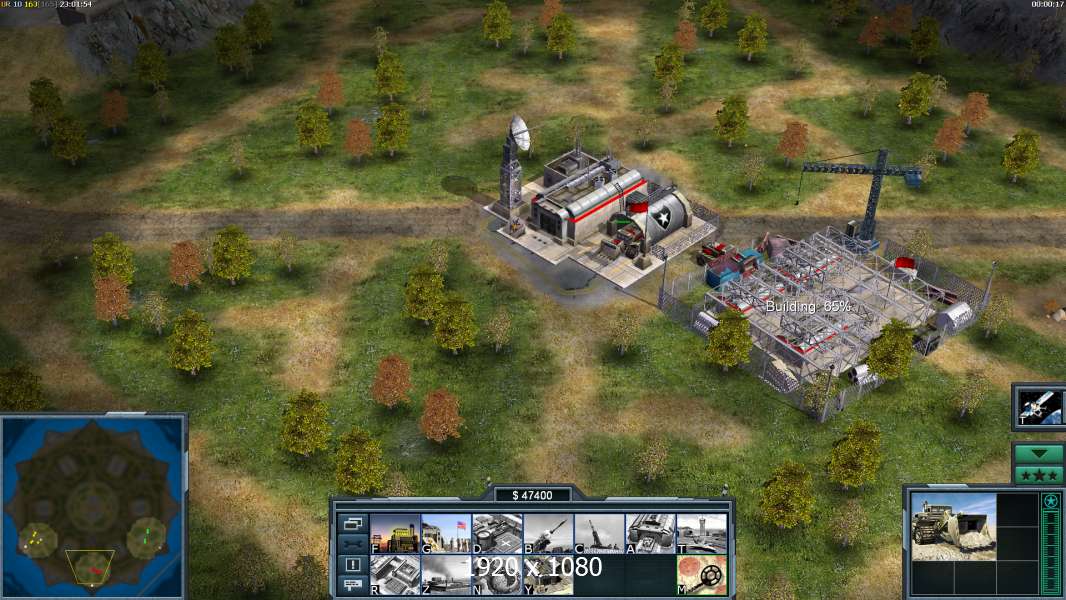The height and width of the screenshot is (600, 1066).
Task: Pick the build icon marked R
Action: pos(395,575)
